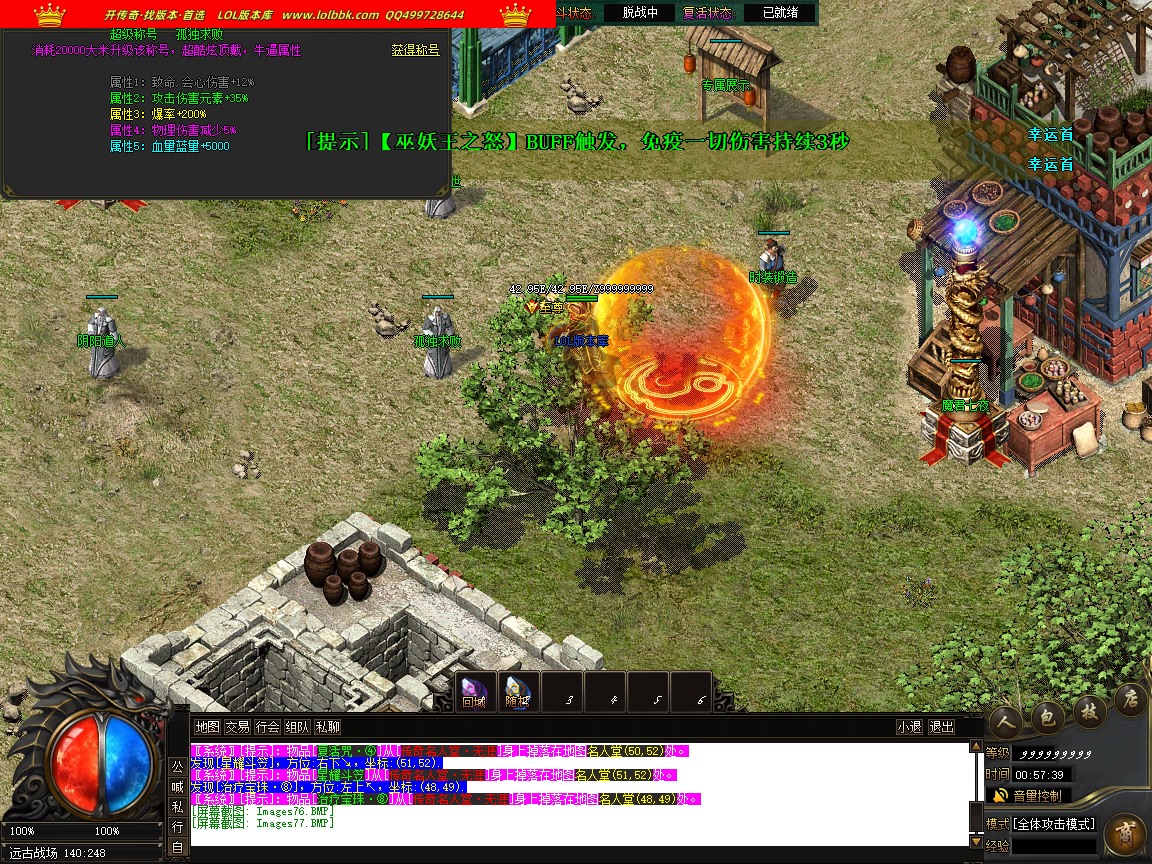
Task: Open the 交易 trade tab
Action: 237,727
